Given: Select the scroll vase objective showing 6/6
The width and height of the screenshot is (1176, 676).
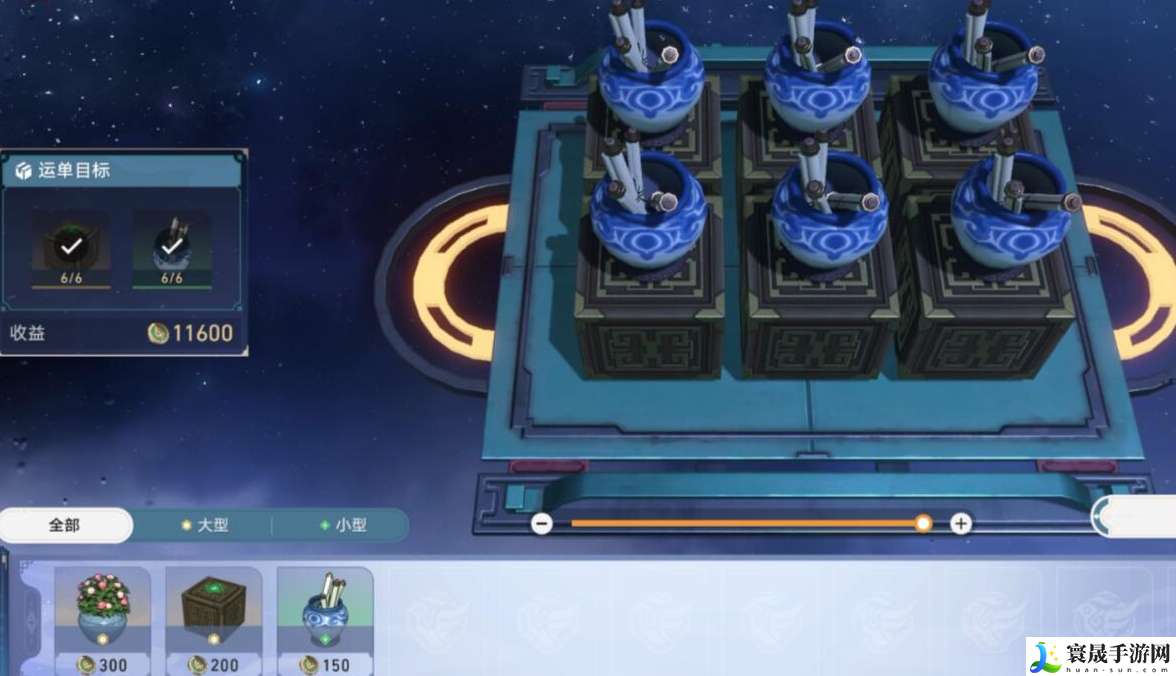Looking at the screenshot, I should (172, 247).
